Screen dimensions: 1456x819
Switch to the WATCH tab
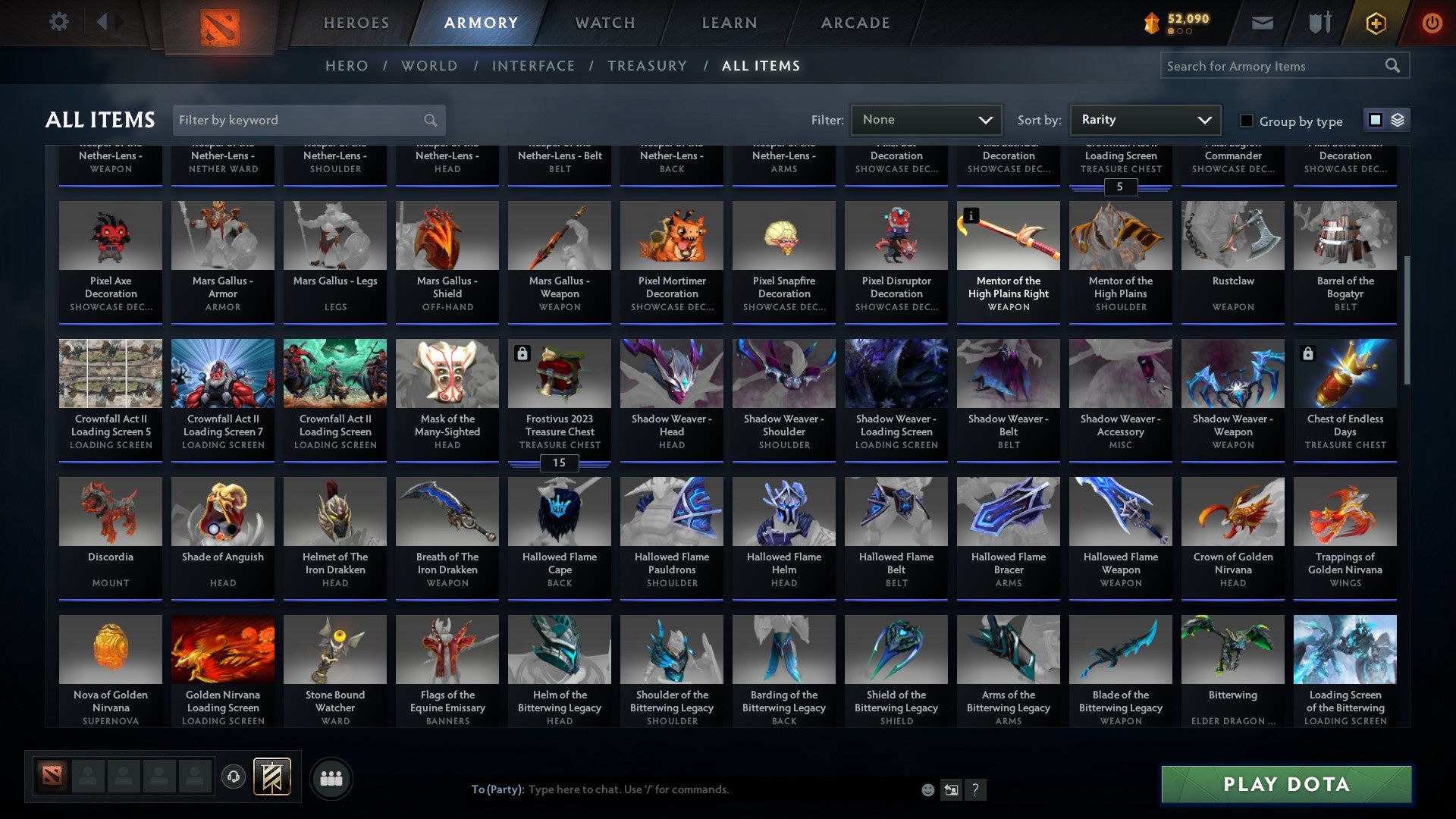tap(604, 23)
